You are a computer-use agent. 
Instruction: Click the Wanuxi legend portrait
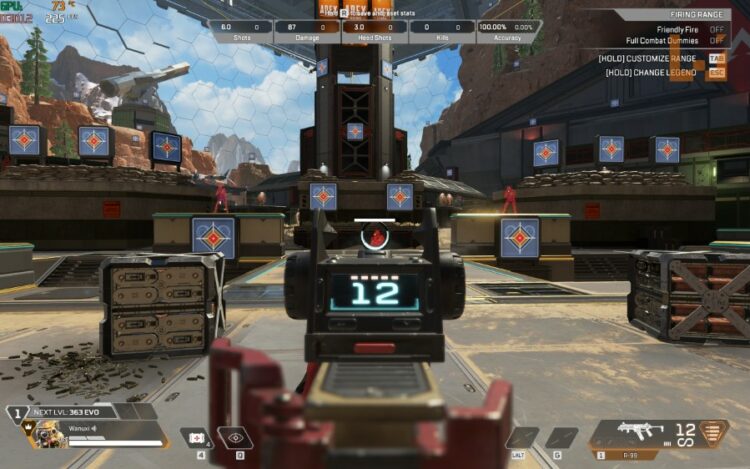pyautogui.click(x=42, y=432)
